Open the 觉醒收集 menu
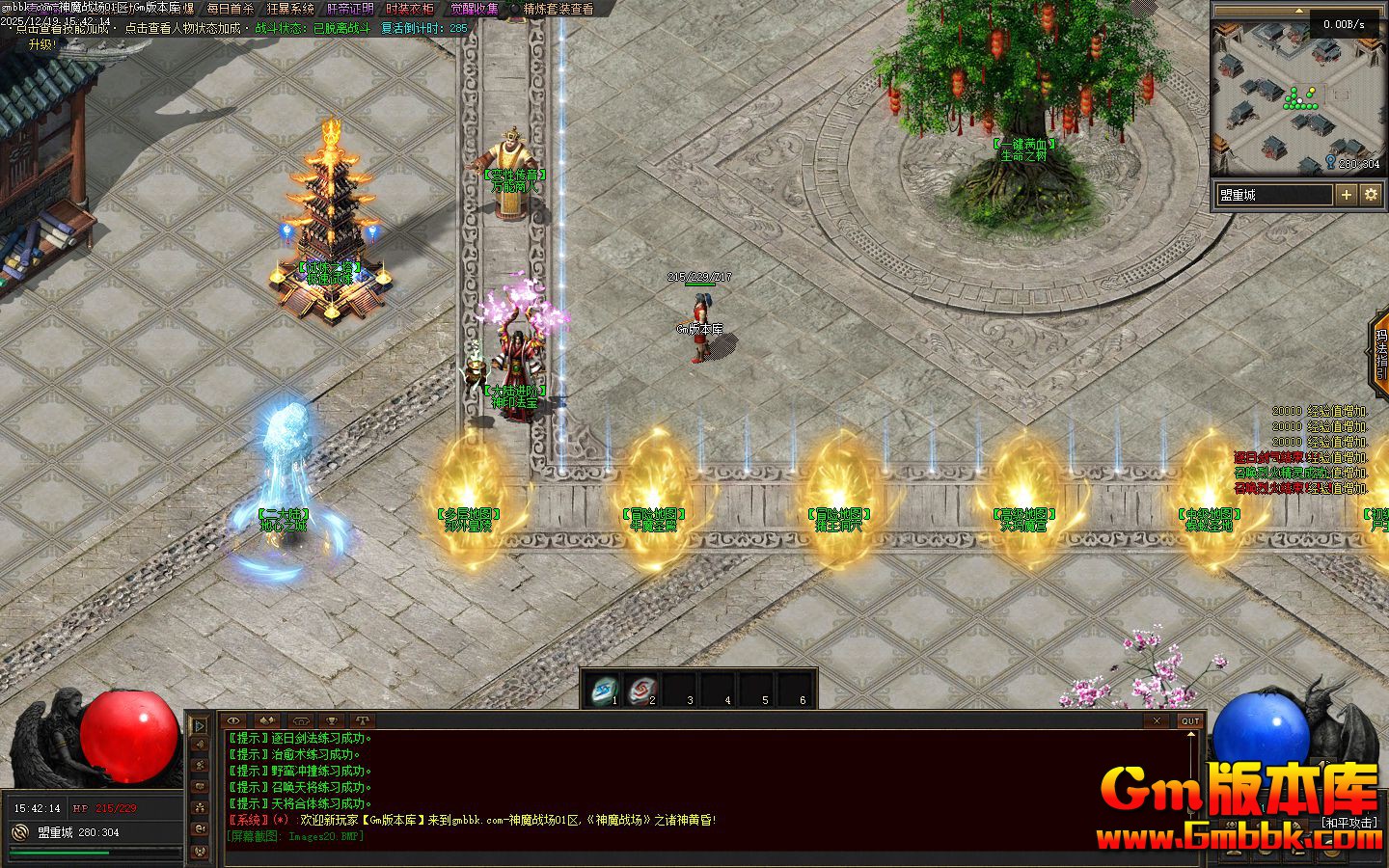The height and width of the screenshot is (868, 1389). tap(475, 9)
